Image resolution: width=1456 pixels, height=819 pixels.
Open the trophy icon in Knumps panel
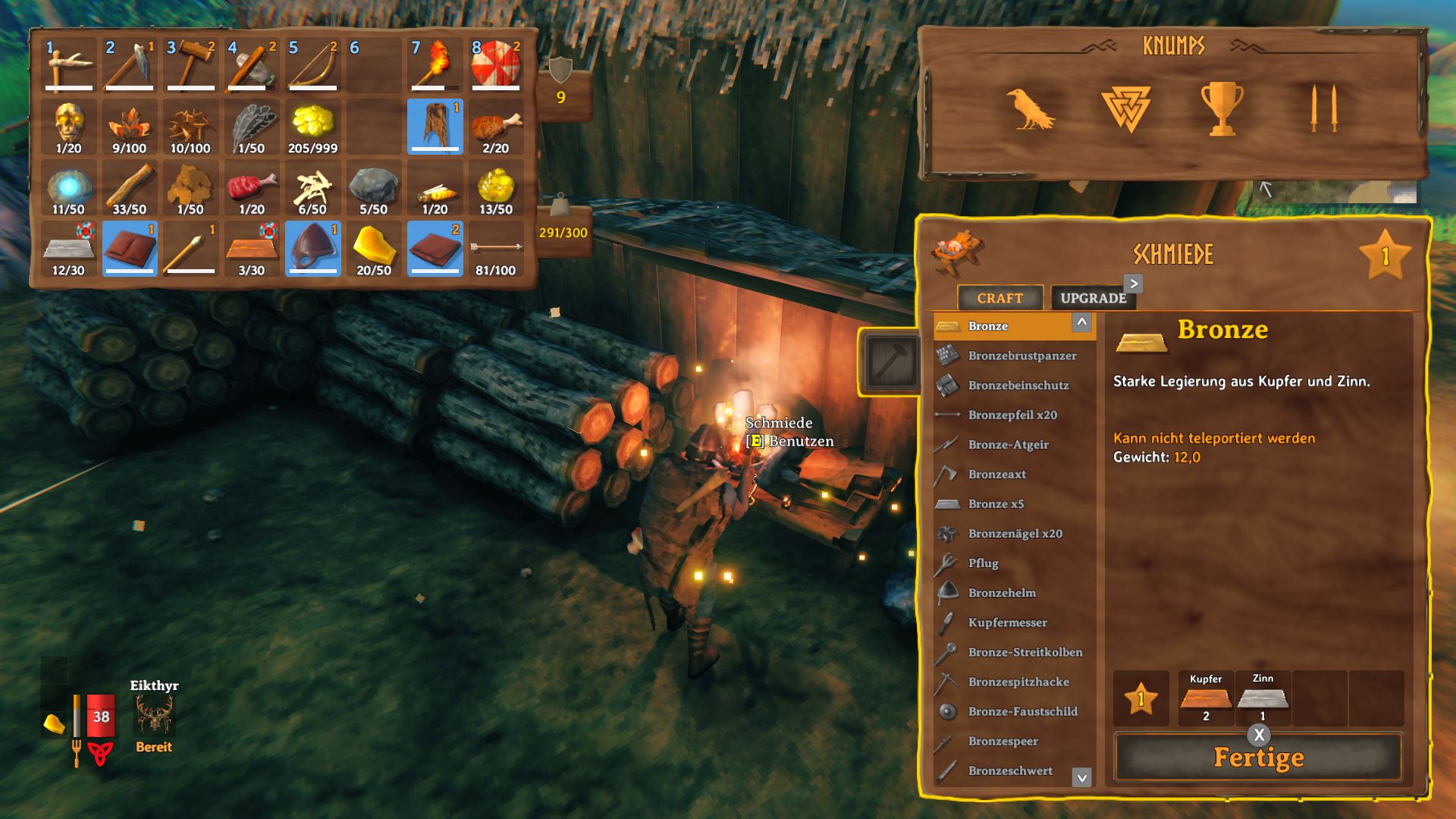coord(1224,115)
